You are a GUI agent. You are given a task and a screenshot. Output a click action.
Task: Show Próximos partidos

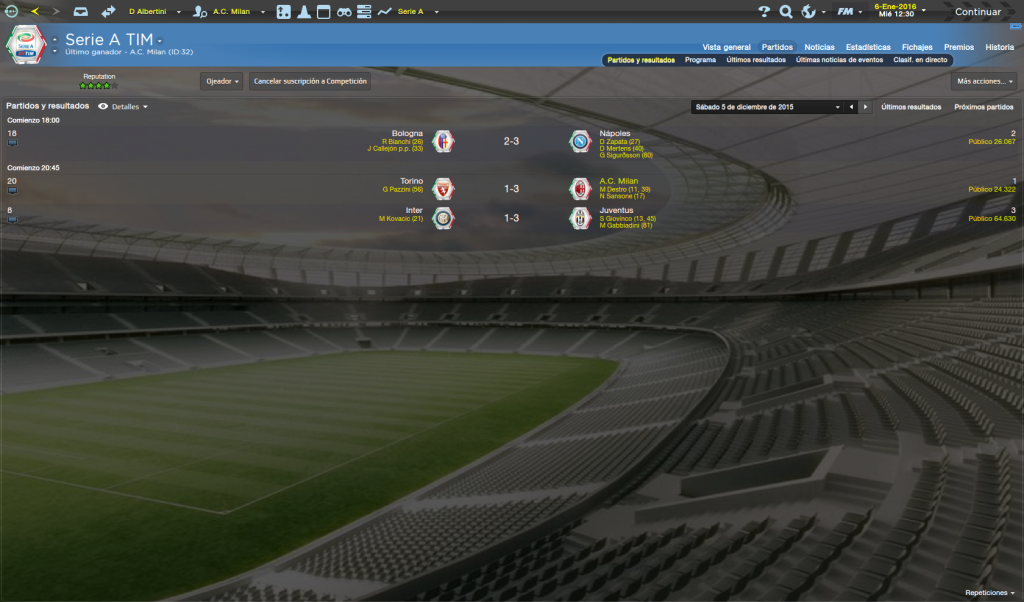(983, 106)
